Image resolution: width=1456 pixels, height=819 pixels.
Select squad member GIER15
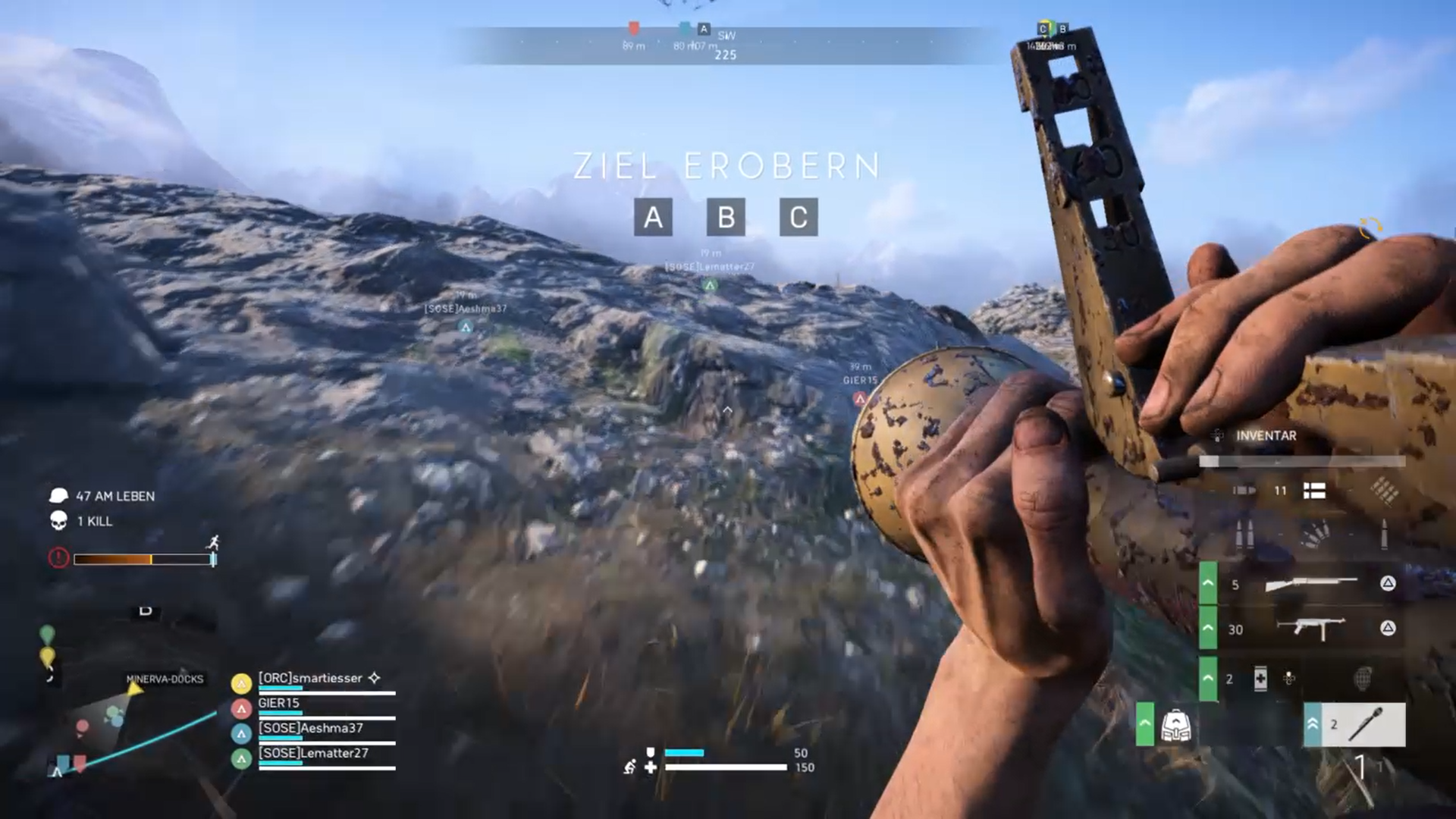[279, 704]
